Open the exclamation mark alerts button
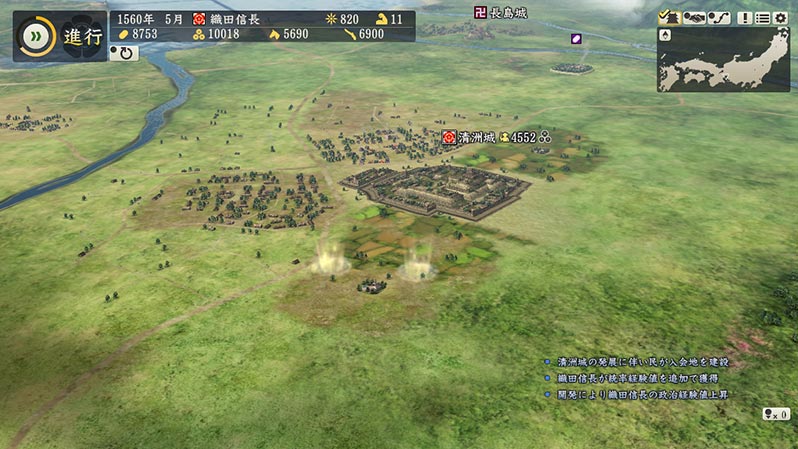Screen dimensions: 798x449 click(x=745, y=18)
